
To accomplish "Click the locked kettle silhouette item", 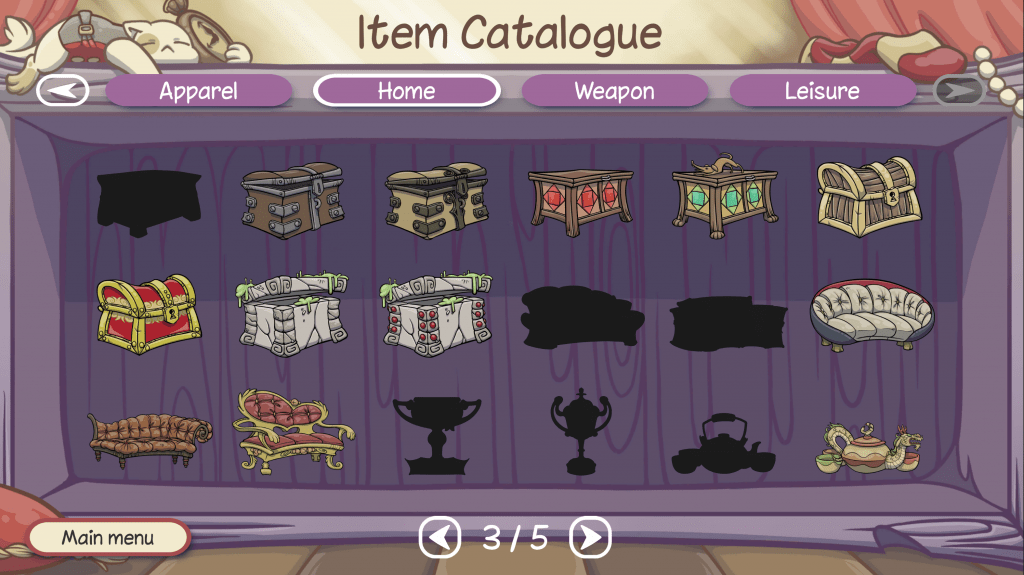I will (x=723, y=447).
